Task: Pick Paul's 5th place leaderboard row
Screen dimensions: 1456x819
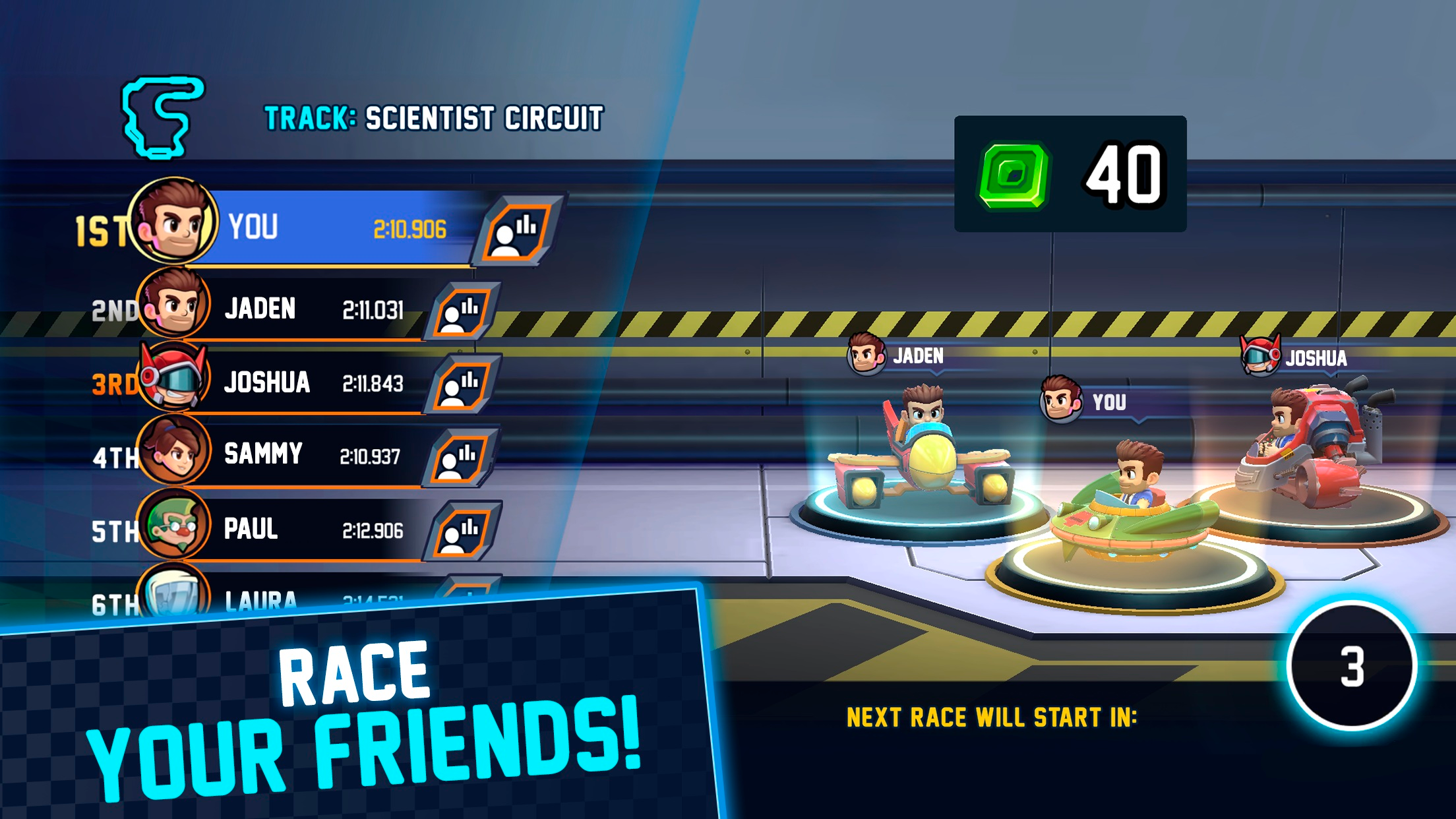Action: [x=310, y=530]
